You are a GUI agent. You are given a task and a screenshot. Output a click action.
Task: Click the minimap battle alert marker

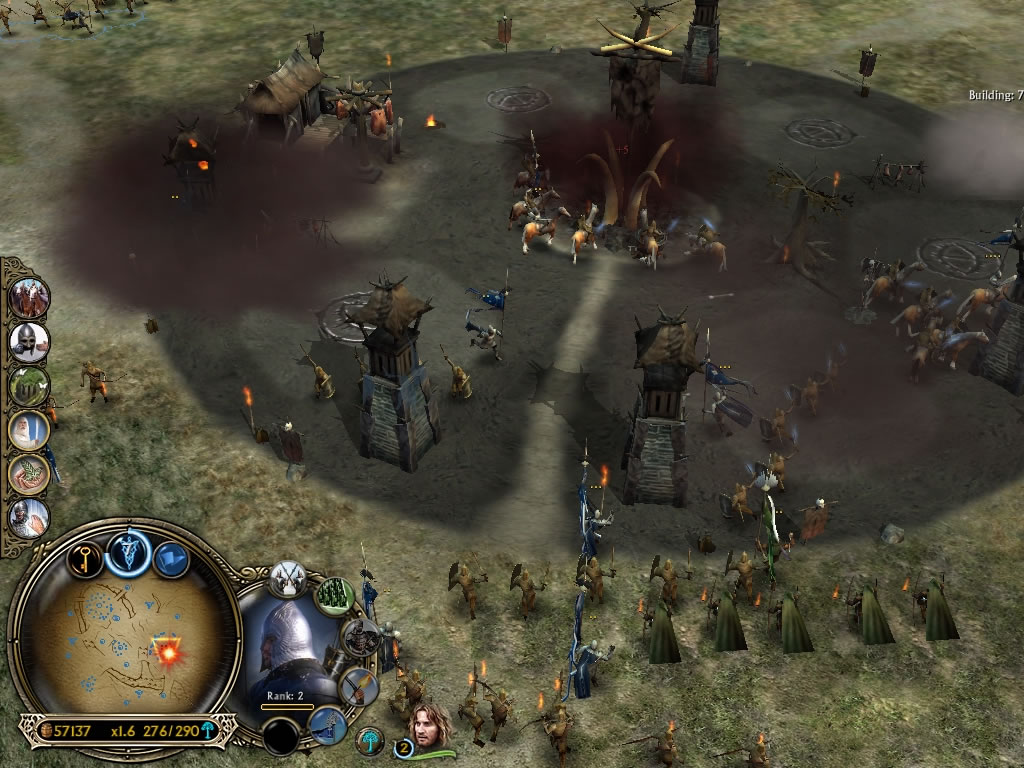coord(165,651)
